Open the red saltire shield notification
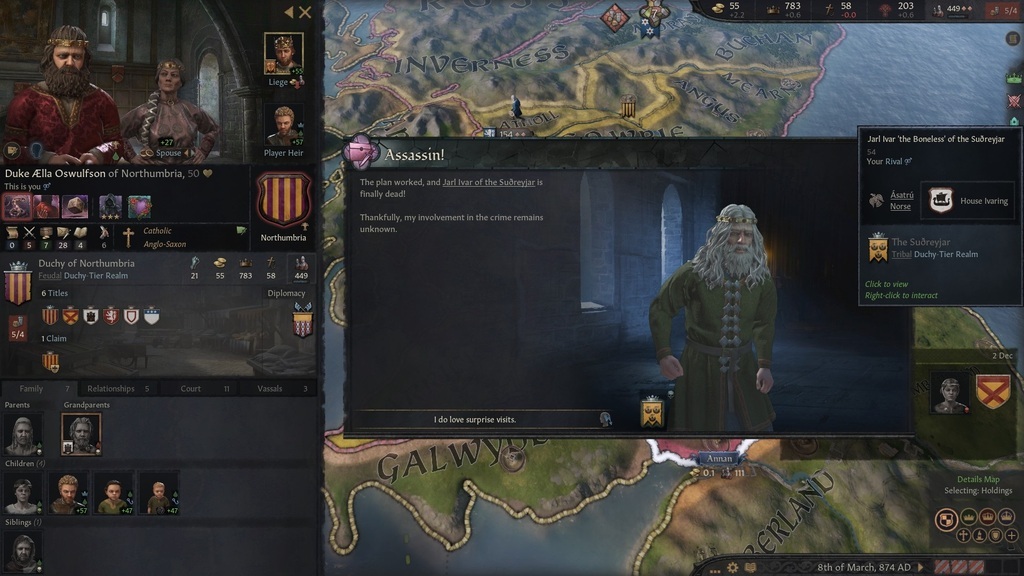Image resolution: width=1024 pixels, height=576 pixels. pos(992,391)
